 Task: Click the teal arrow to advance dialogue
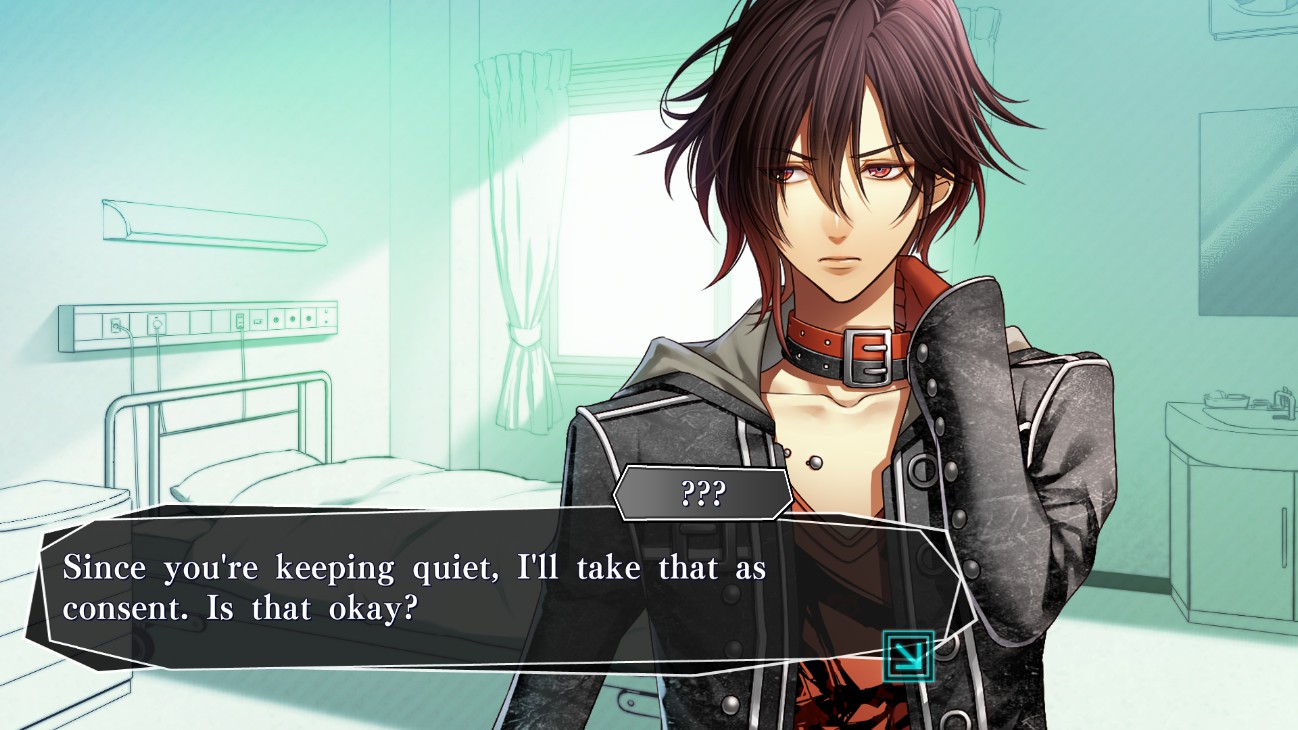click(x=908, y=656)
